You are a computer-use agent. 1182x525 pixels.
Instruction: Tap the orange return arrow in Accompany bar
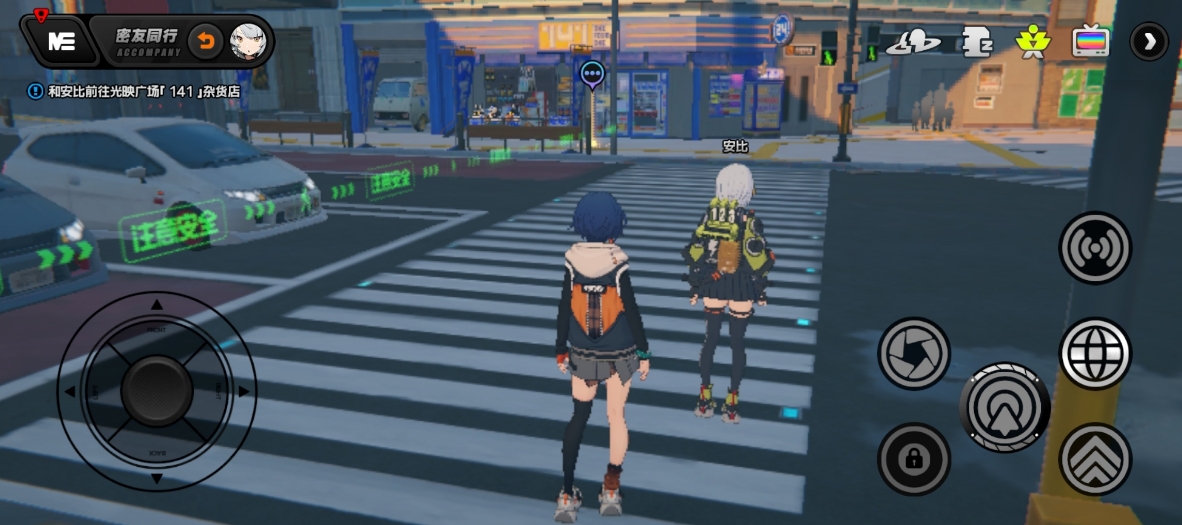[x=206, y=41]
